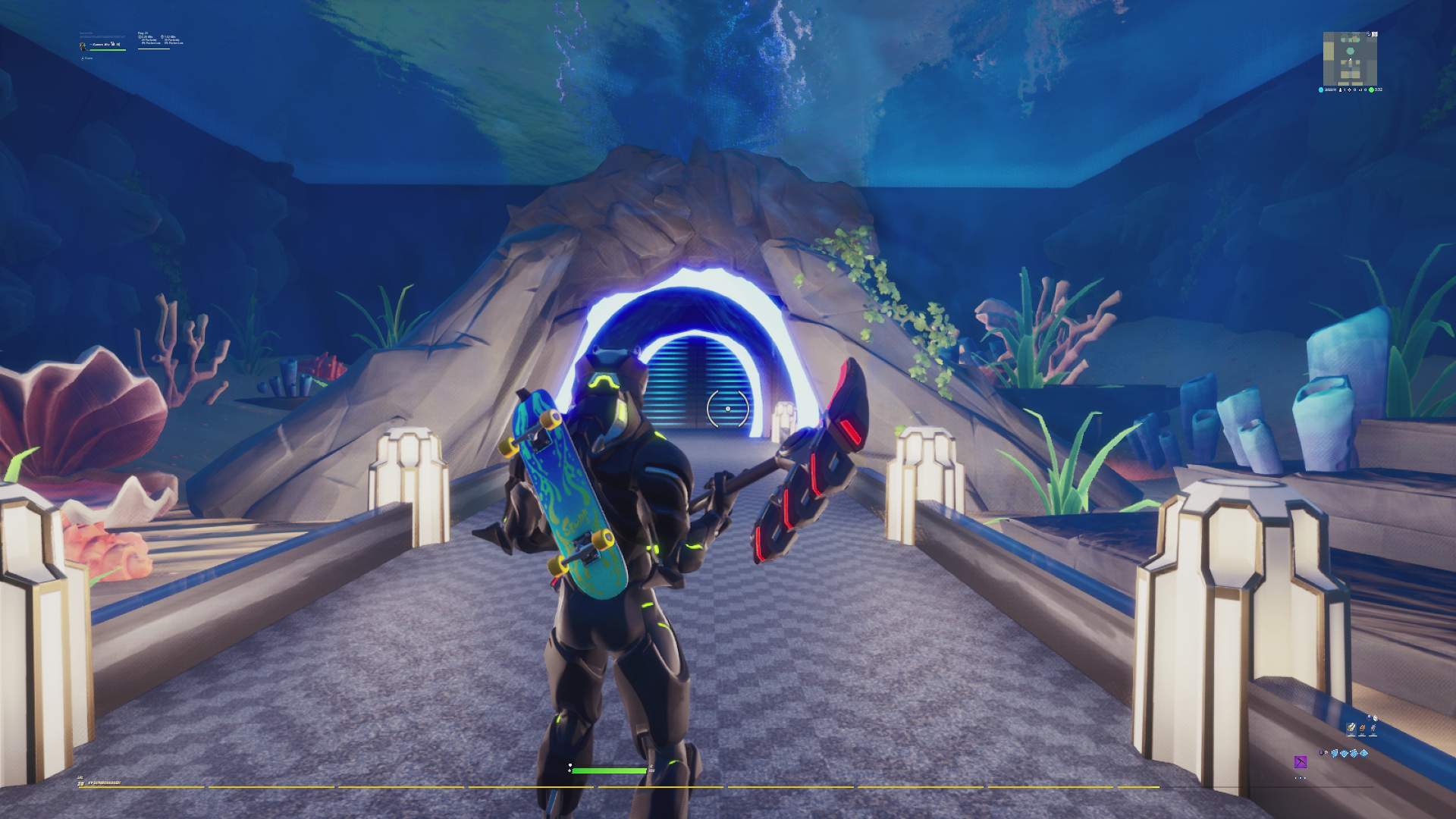Select the player name label top-left
Viewport: 1456px width, 819px height.
tap(99, 44)
